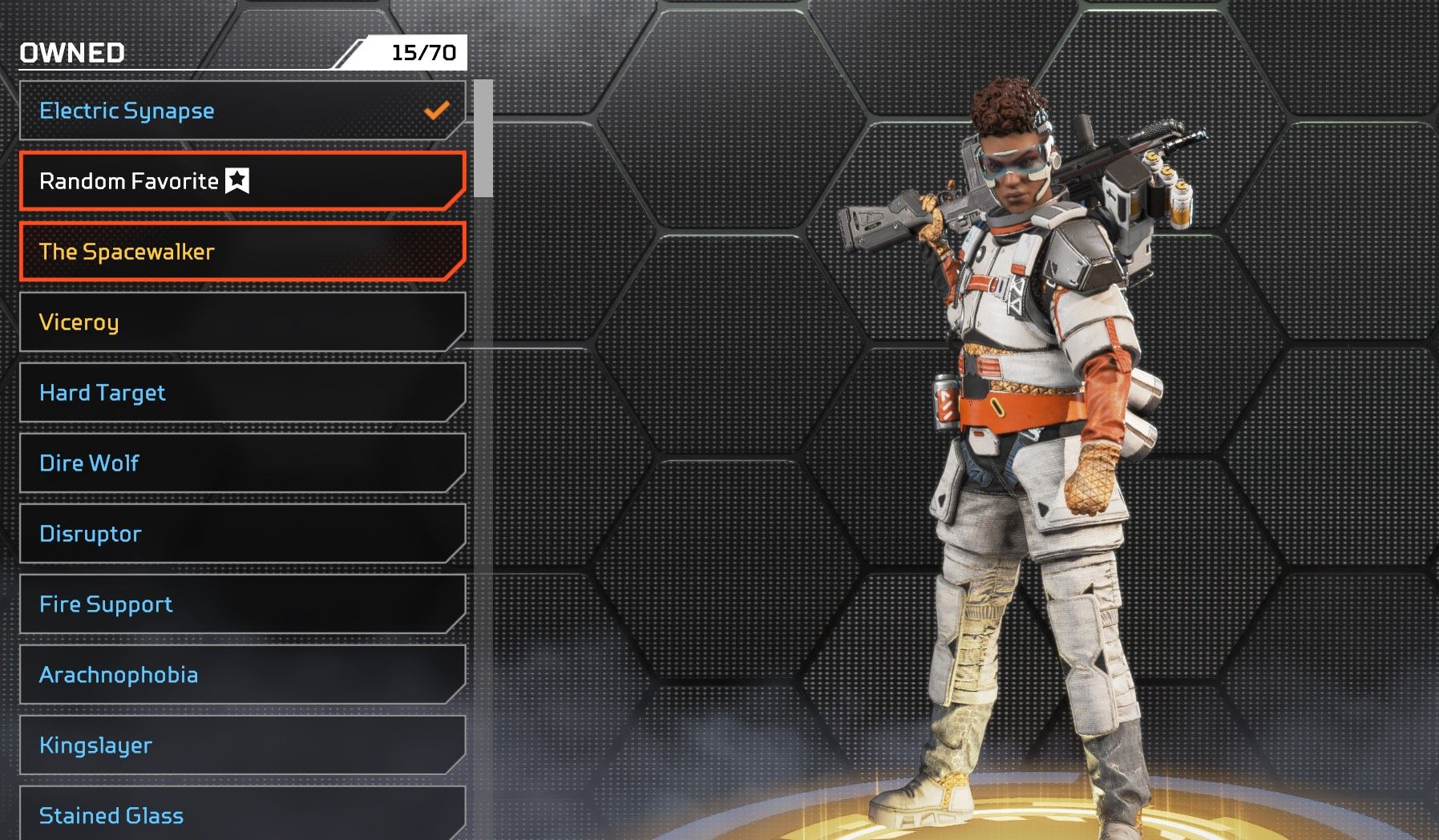Select the Fire Support skin

[x=241, y=604]
